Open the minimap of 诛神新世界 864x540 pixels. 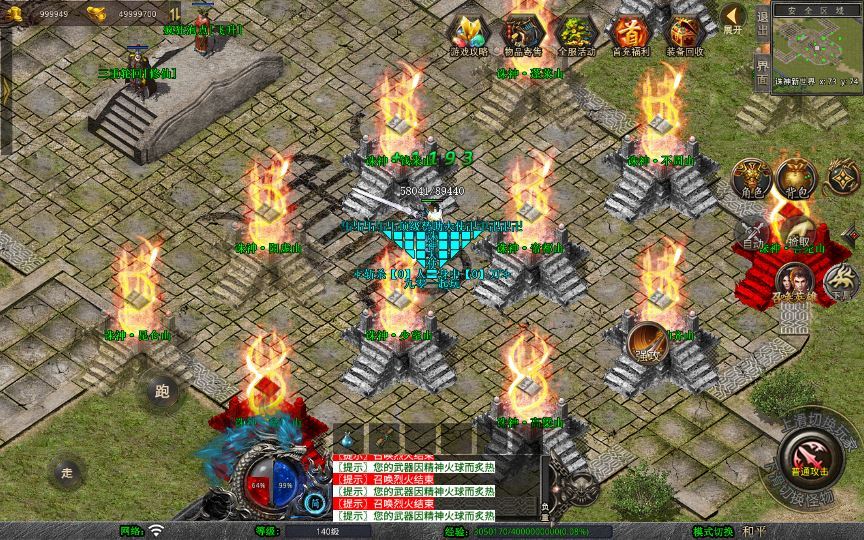(x=816, y=45)
